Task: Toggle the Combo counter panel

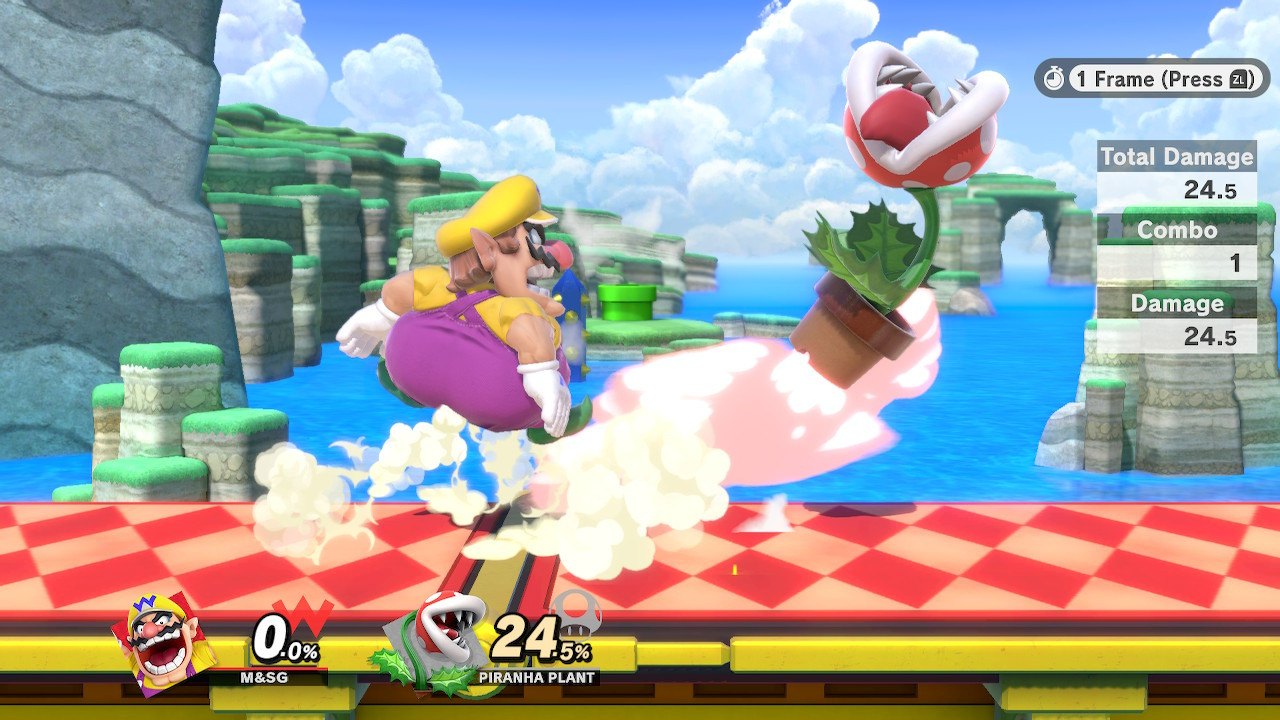Action: point(1176,230)
